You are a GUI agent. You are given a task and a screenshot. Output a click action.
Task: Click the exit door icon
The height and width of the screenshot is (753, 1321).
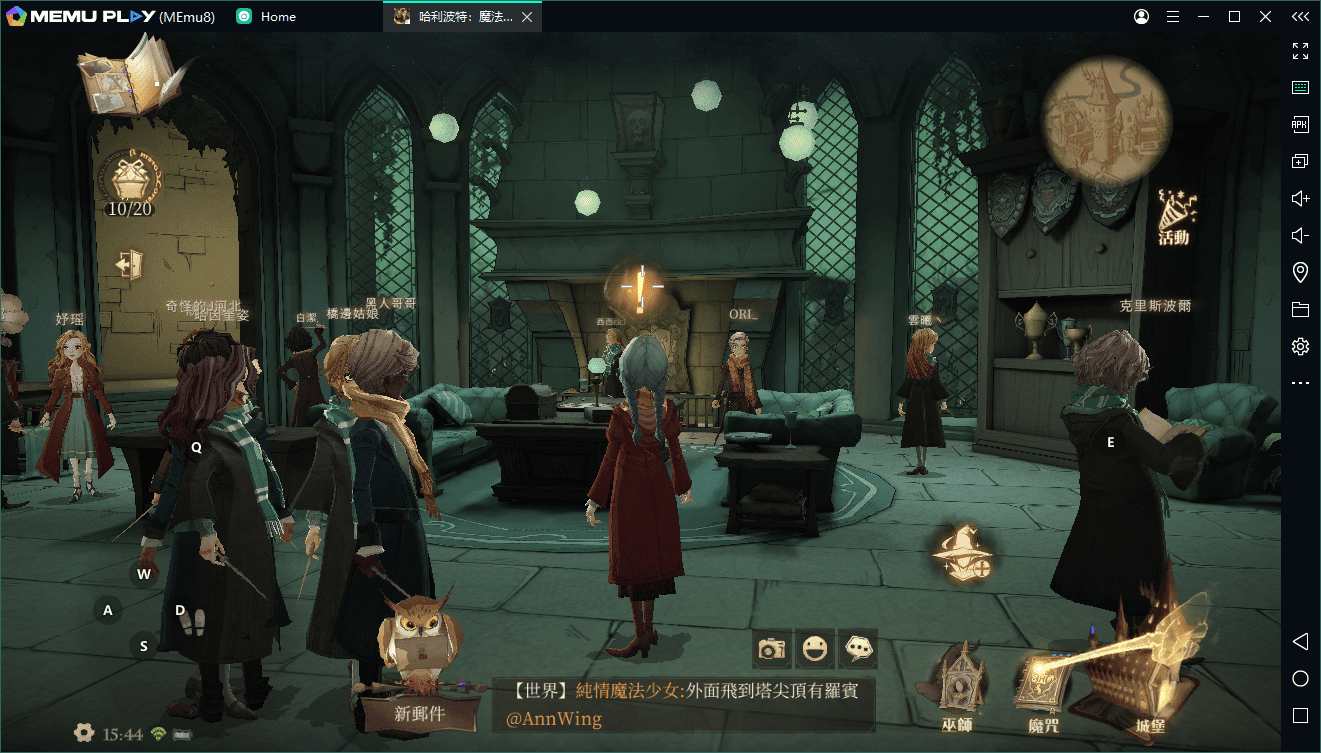tap(128, 265)
